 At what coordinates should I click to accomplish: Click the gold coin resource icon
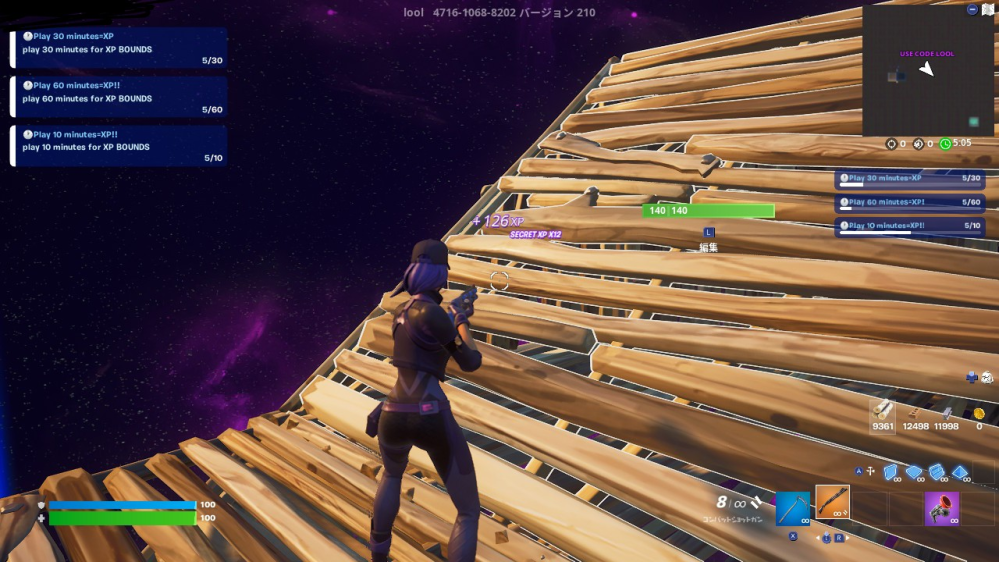979,413
